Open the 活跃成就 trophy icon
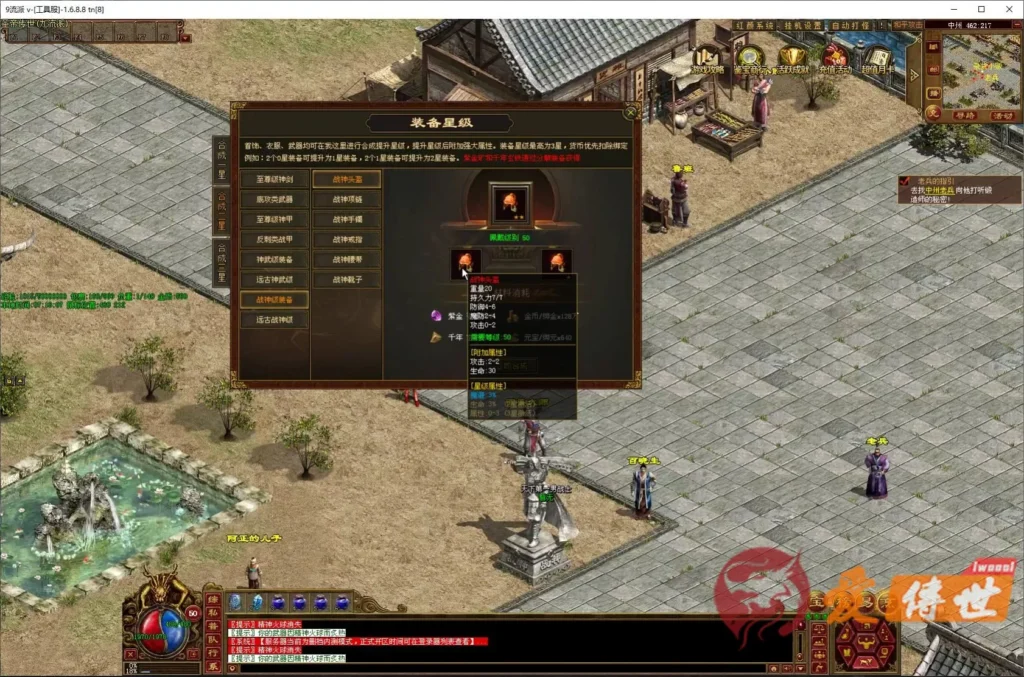This screenshot has height=677, width=1024. tap(793, 60)
